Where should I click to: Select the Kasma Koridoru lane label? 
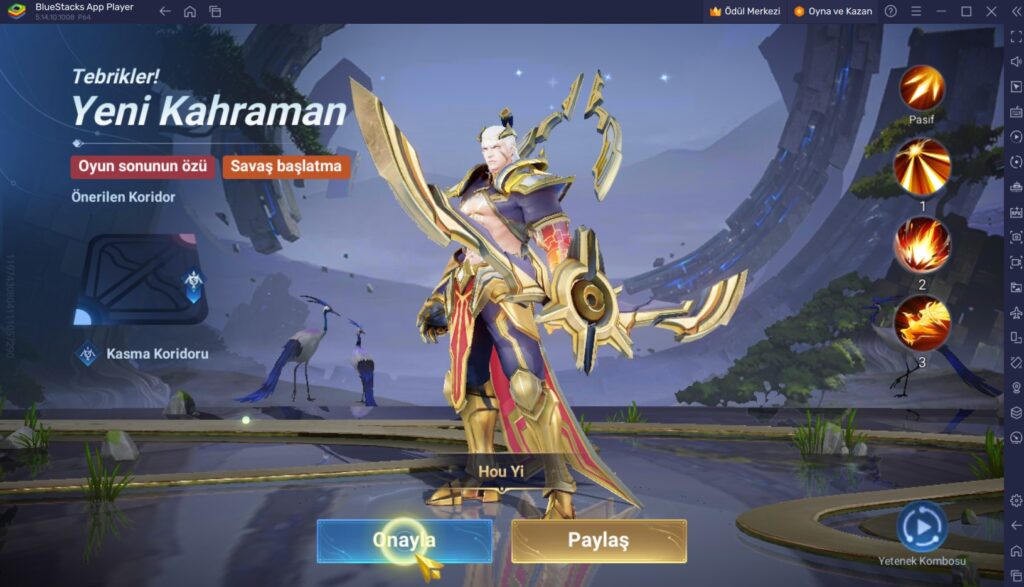[156, 353]
